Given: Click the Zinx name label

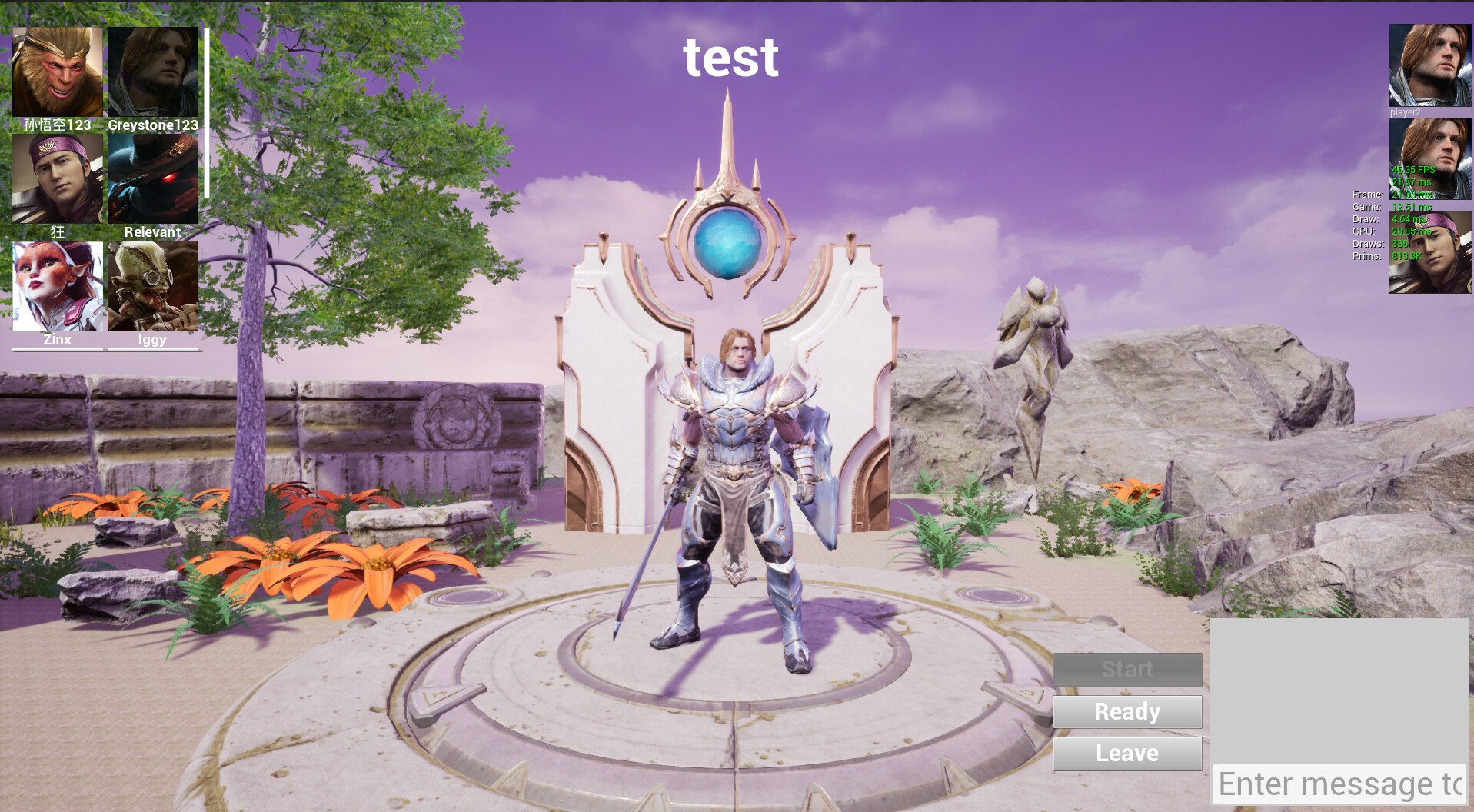Looking at the screenshot, I should pyautogui.click(x=57, y=339).
